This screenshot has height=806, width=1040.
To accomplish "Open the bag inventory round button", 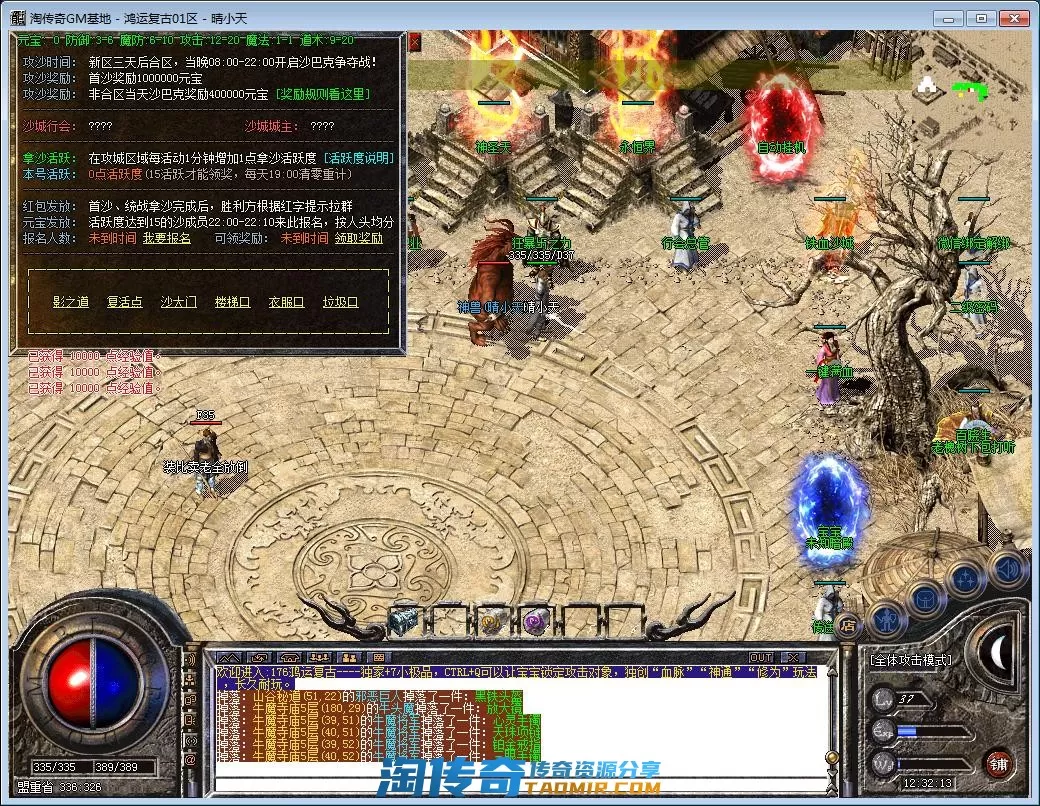I will (x=926, y=600).
